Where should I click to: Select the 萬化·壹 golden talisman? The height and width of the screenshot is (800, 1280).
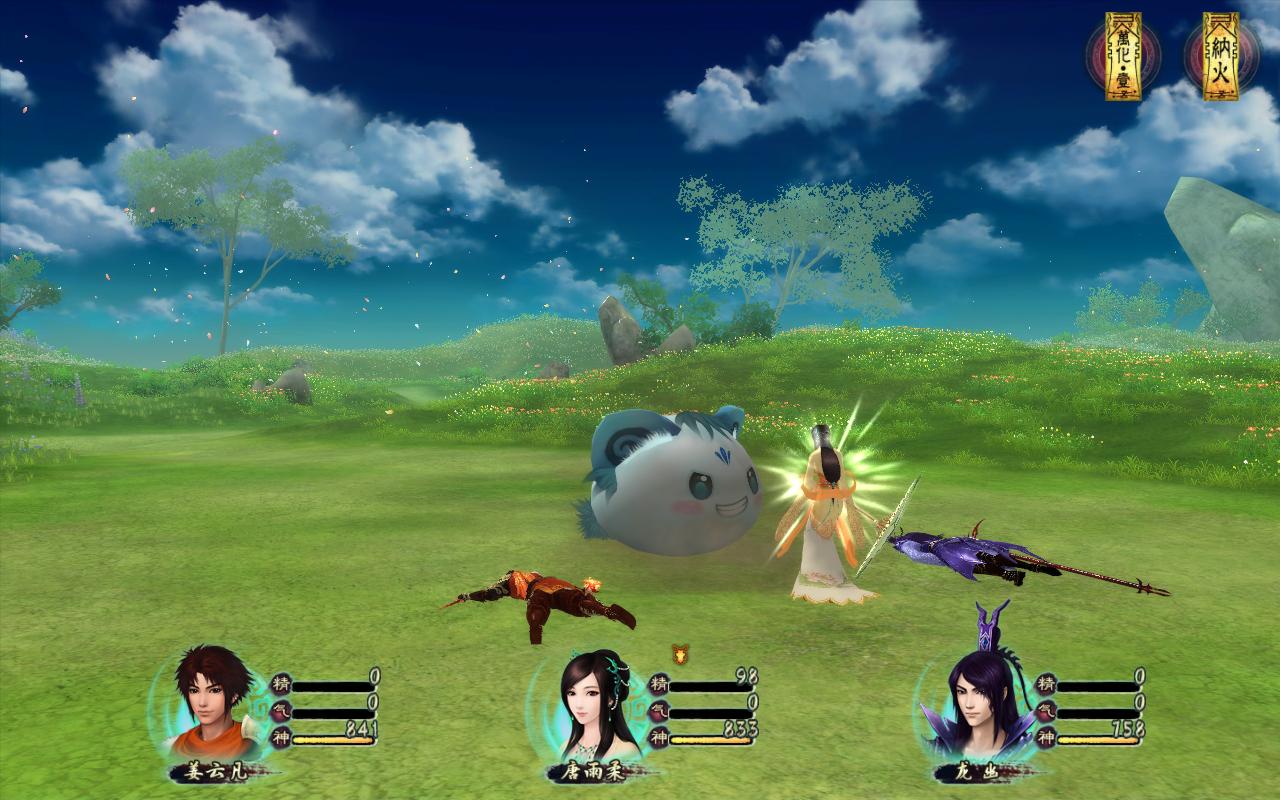coord(1122,56)
